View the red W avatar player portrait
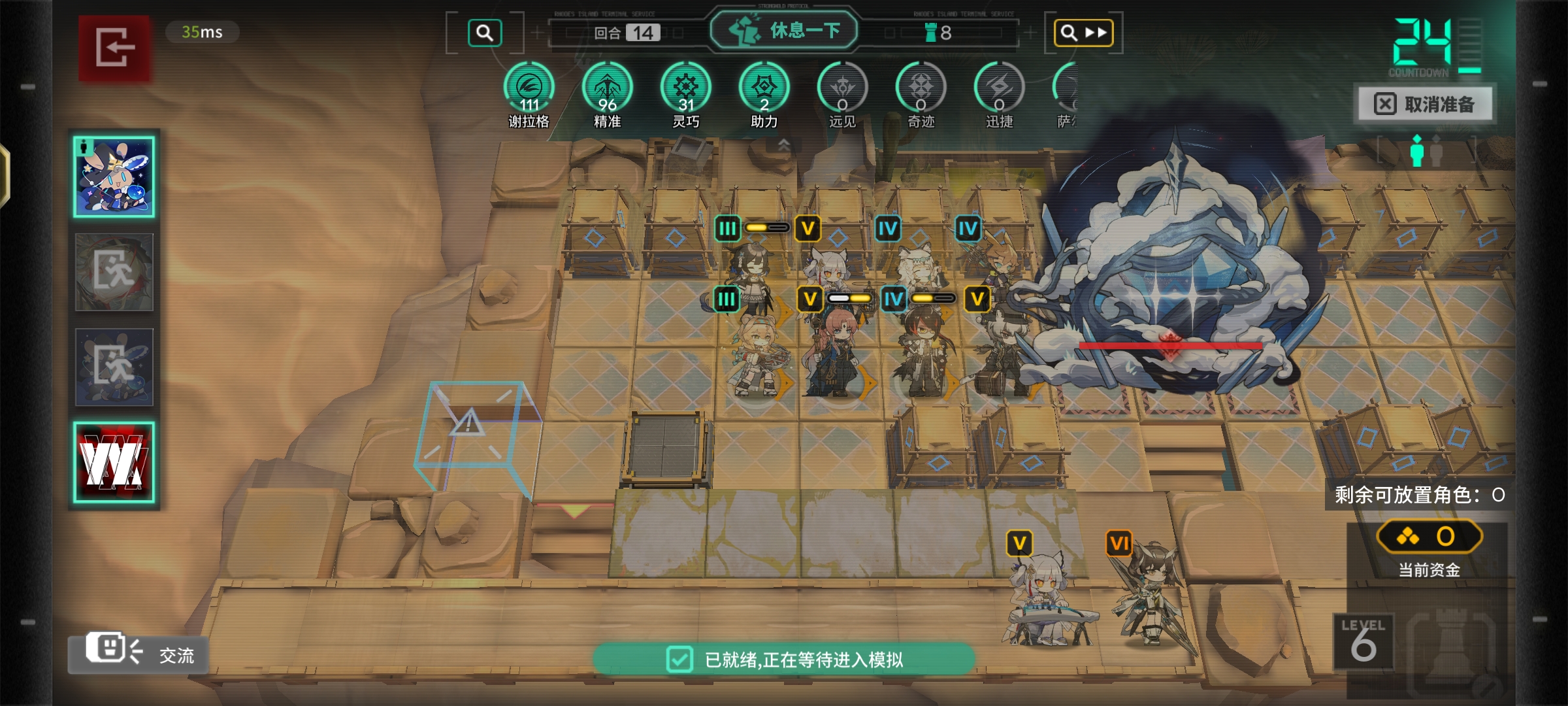Image resolution: width=1568 pixels, height=706 pixels. (x=114, y=462)
